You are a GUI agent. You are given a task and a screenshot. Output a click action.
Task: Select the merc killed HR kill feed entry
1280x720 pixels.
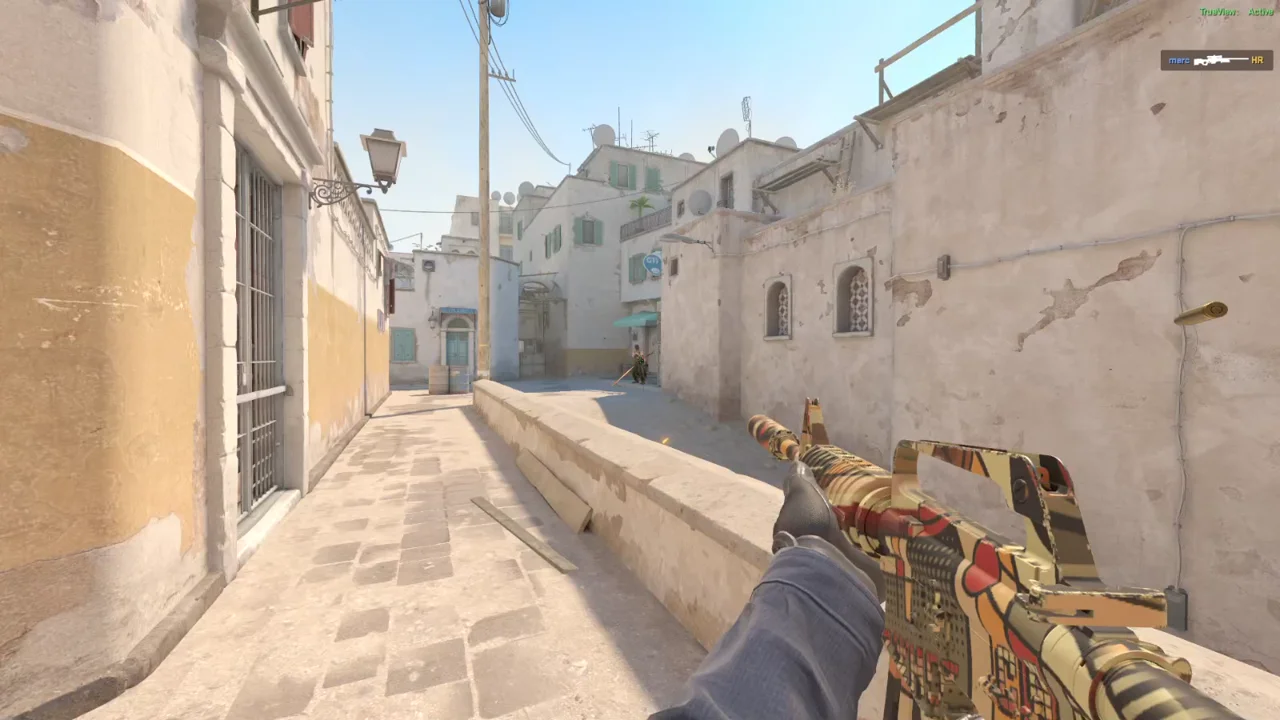[x=1216, y=60]
